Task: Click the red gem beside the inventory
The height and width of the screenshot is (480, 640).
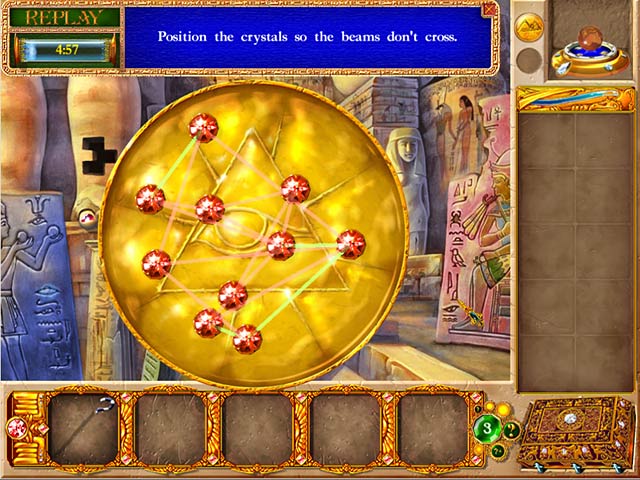Action: pyautogui.click(x=17, y=429)
